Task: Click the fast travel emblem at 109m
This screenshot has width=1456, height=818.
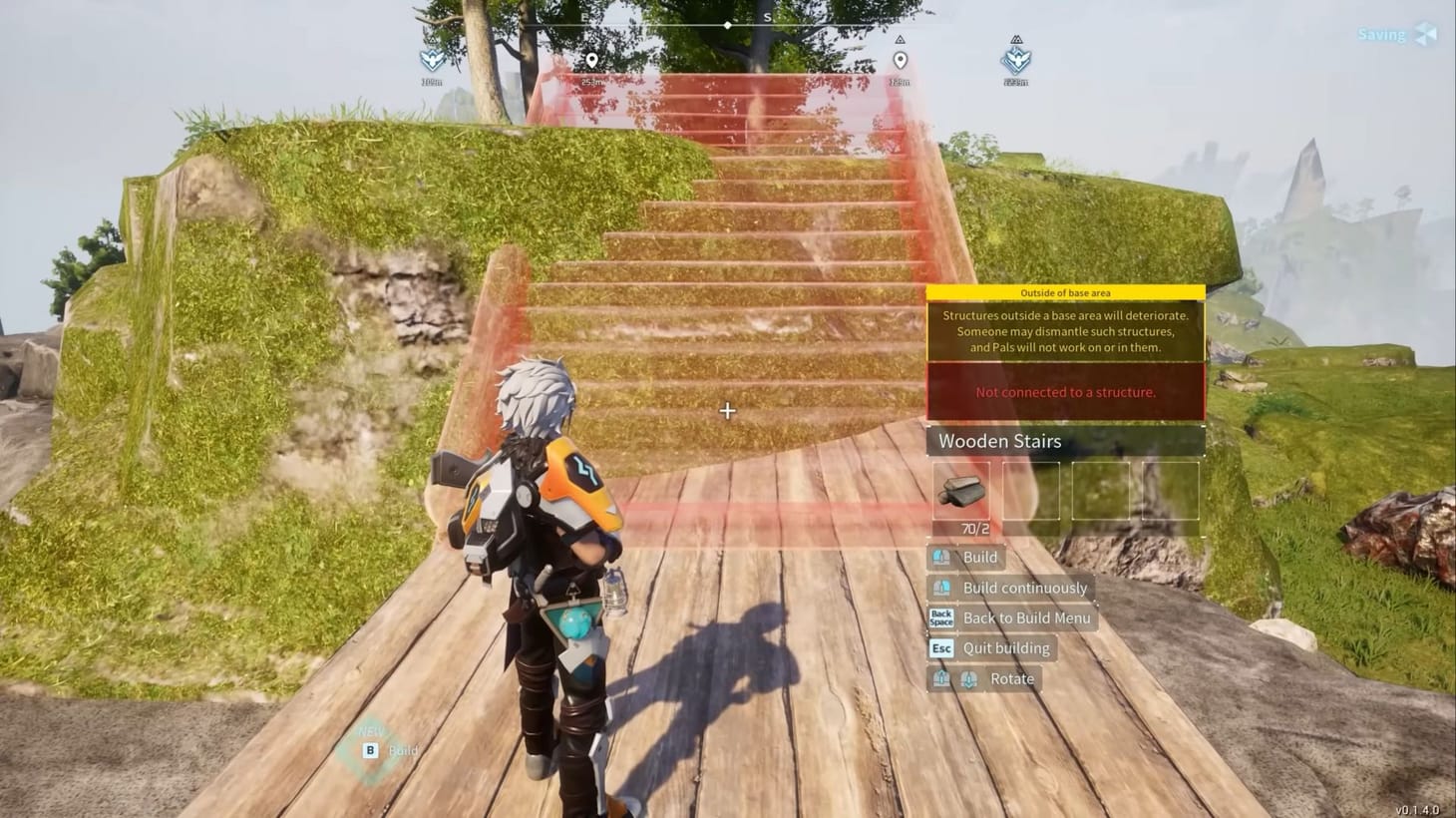Action: (432, 62)
